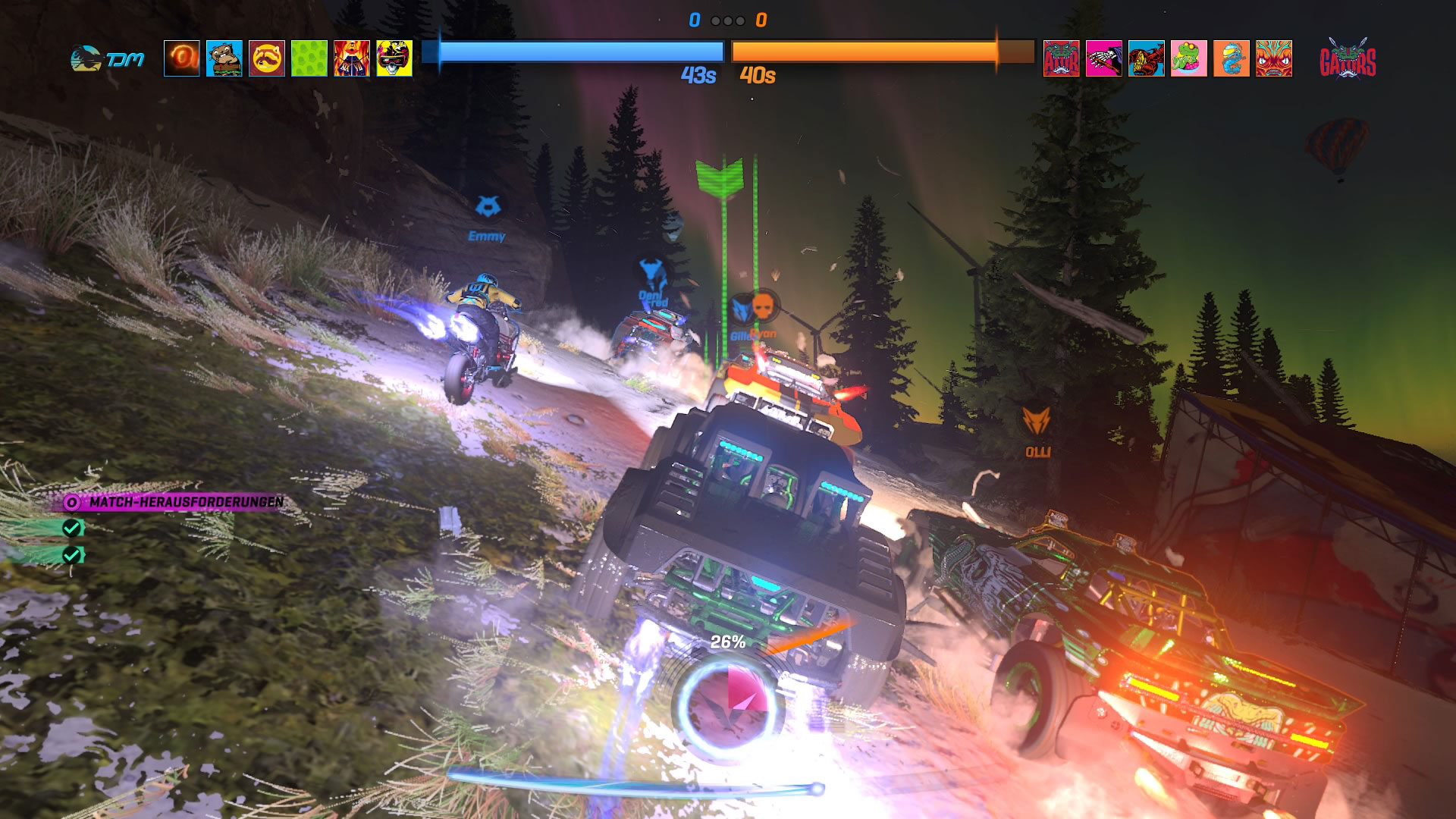Pick the skull with visor avatar
The image size is (1456, 819).
[394, 58]
